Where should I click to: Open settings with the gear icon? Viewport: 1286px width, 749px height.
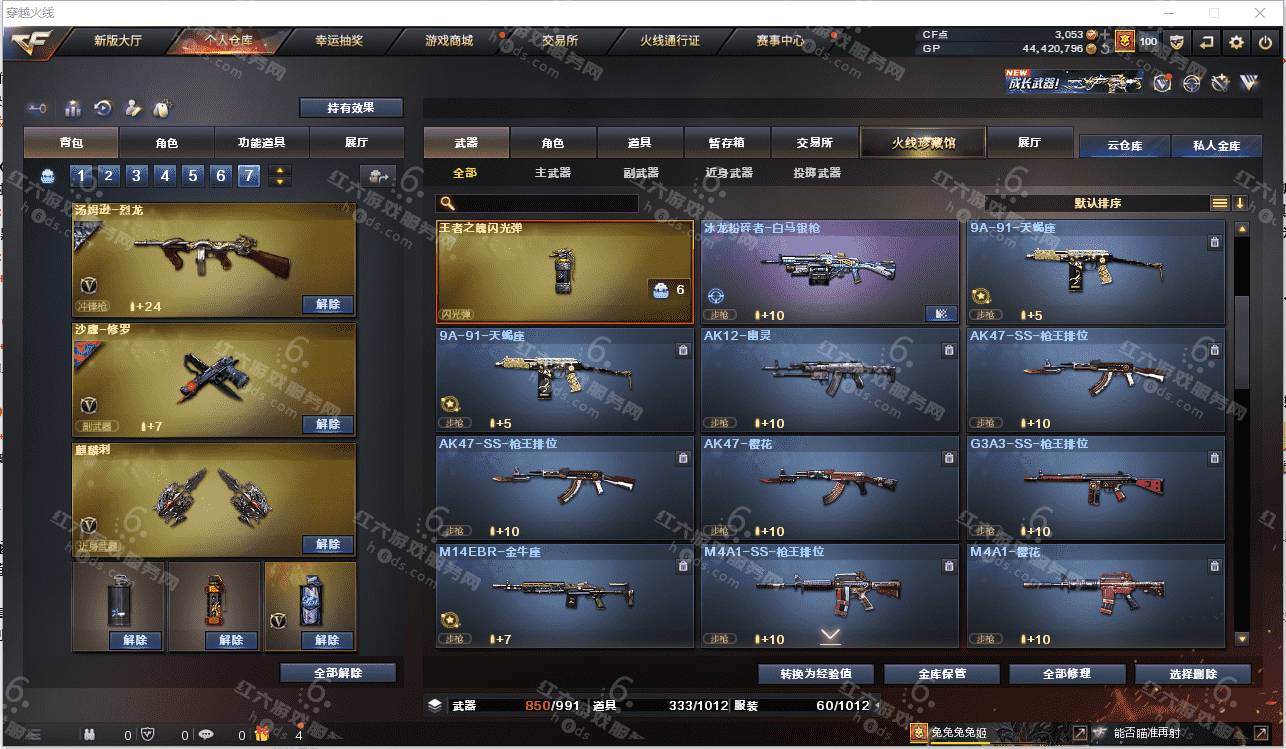(x=1237, y=42)
